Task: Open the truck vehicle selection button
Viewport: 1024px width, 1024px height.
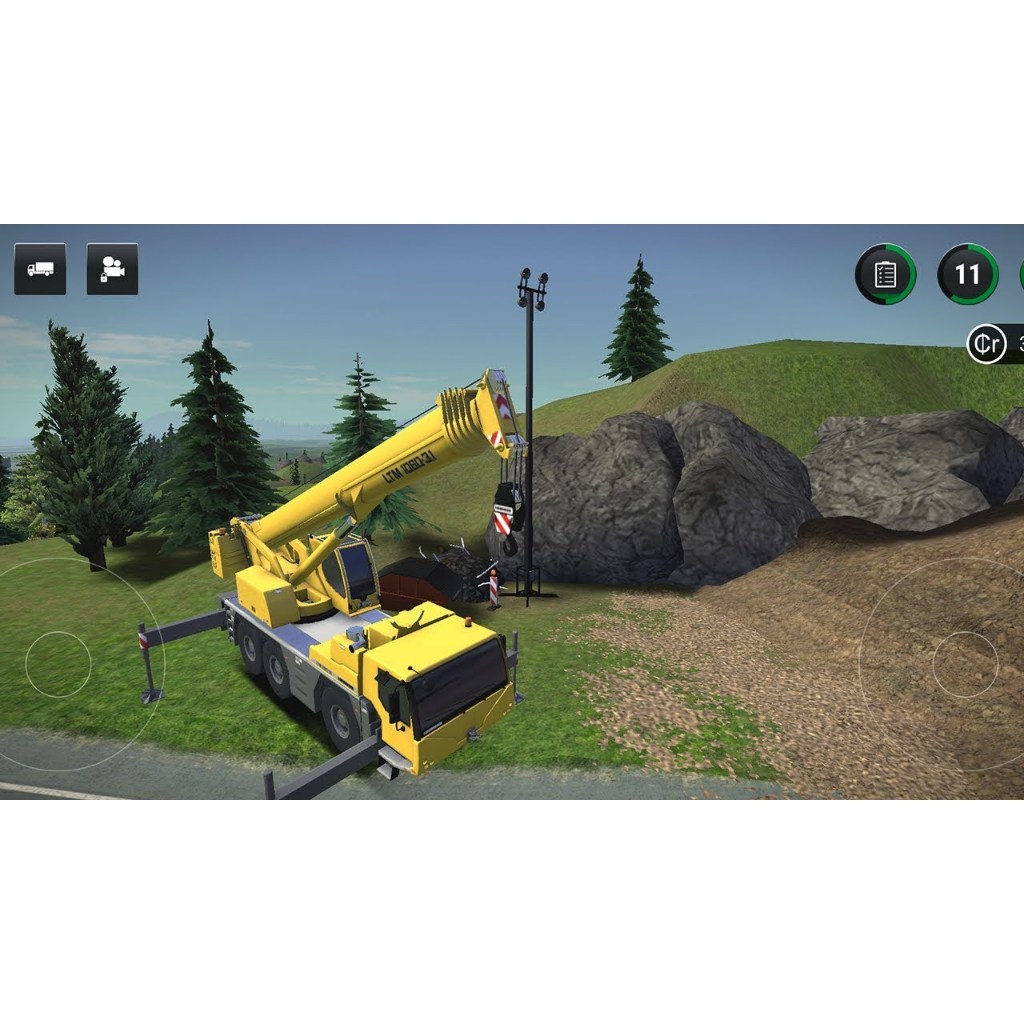Action: pos(40,269)
